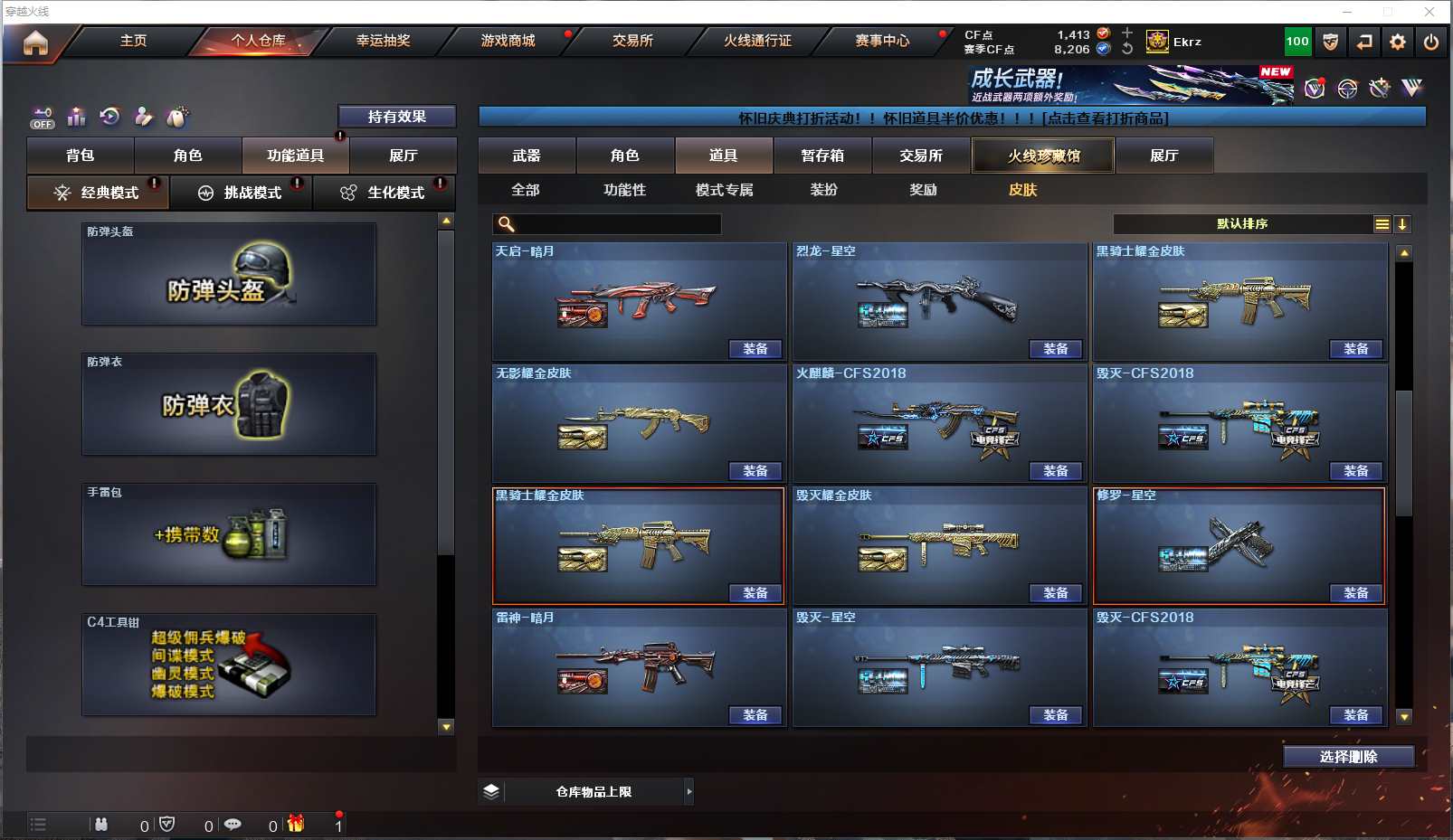Close the game window
The width and height of the screenshot is (1453, 840).
[x=1429, y=12]
